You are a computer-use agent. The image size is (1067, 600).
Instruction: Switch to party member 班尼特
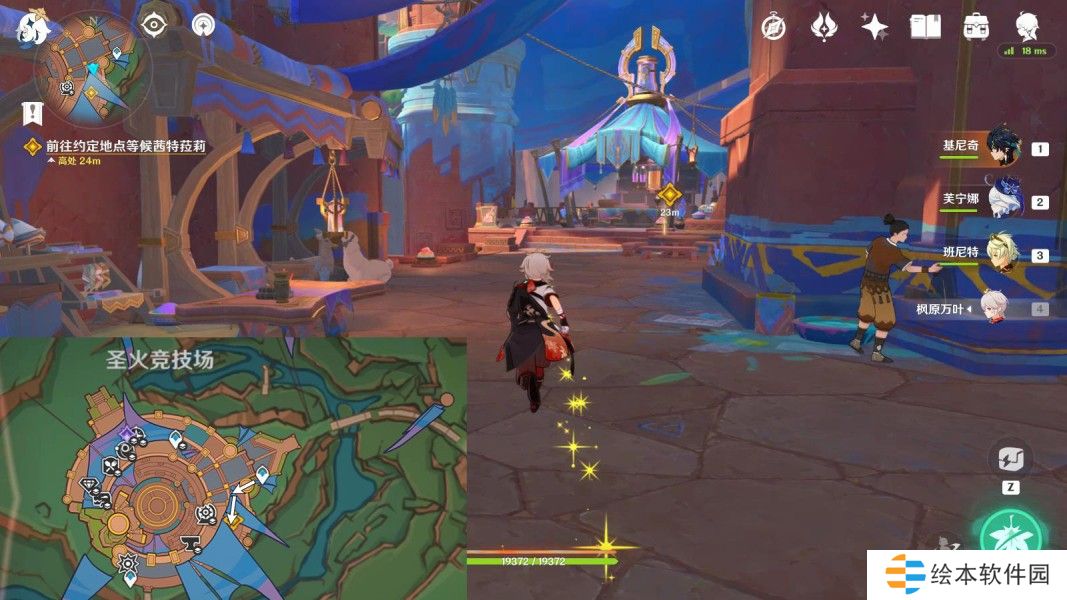click(x=1002, y=253)
